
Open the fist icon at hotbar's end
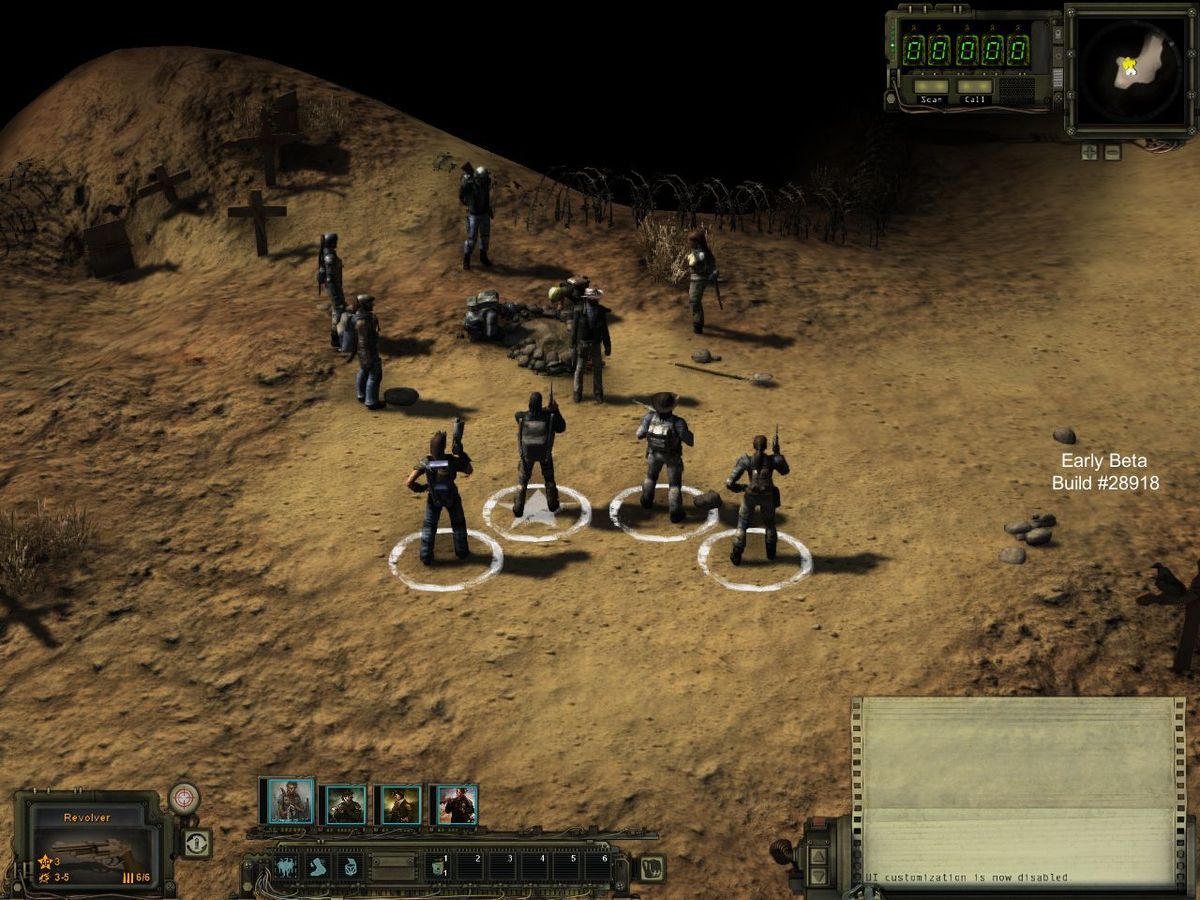point(652,866)
